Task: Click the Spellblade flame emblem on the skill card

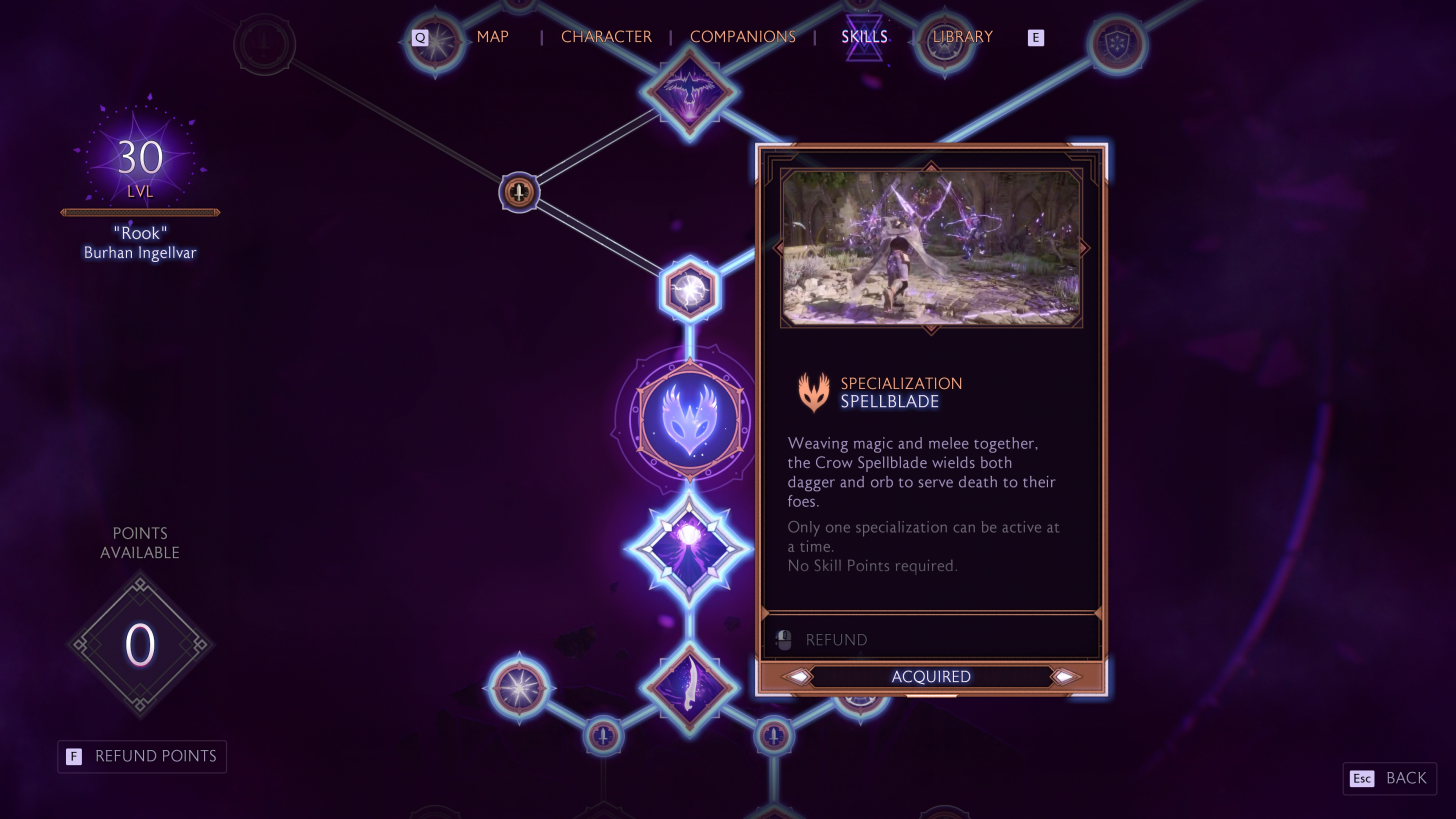Action: 814,392
